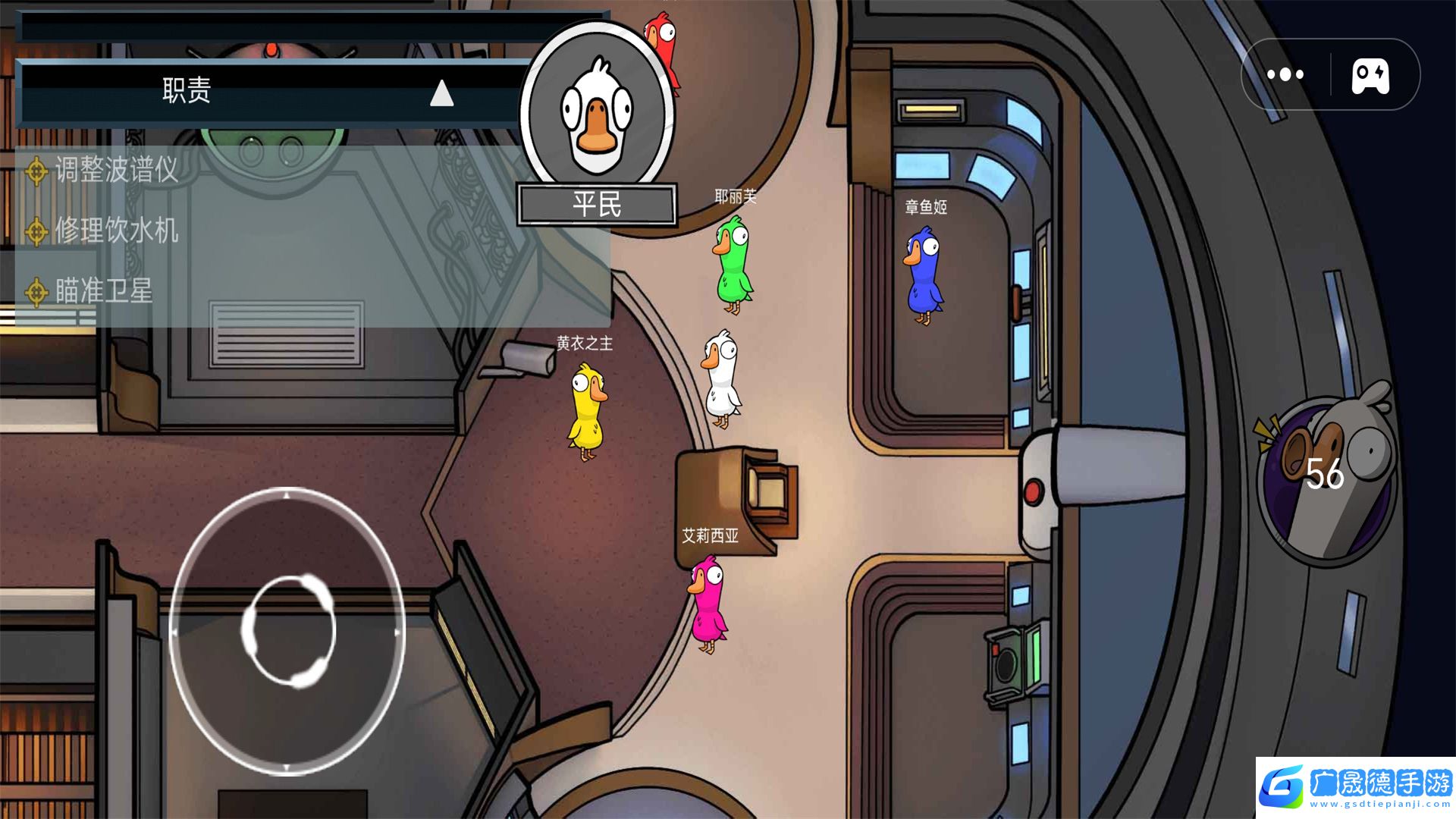Click the 平民 role badge

click(597, 205)
